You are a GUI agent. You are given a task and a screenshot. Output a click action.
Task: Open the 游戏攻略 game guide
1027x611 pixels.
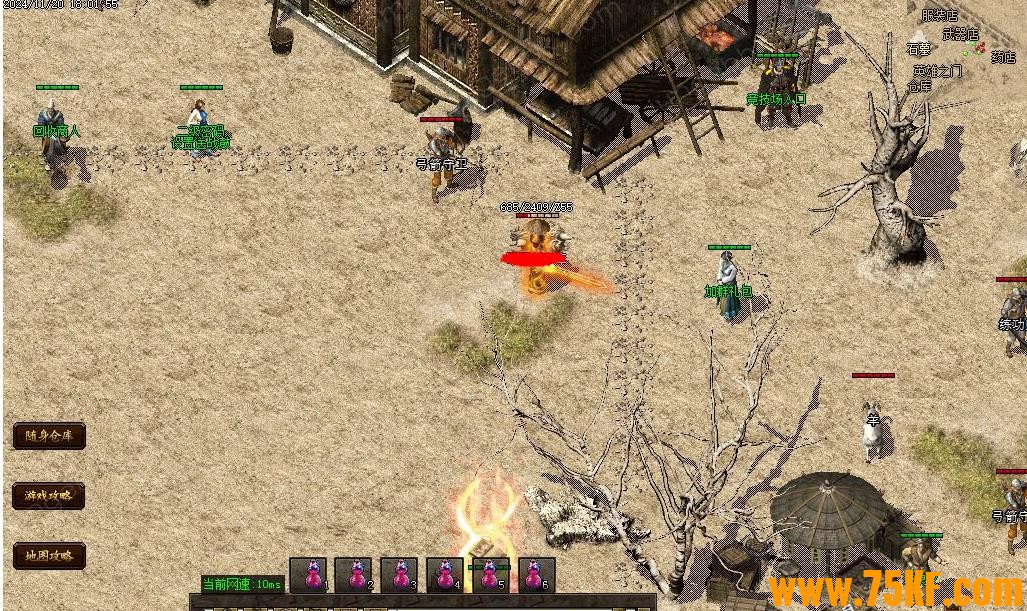(49, 496)
